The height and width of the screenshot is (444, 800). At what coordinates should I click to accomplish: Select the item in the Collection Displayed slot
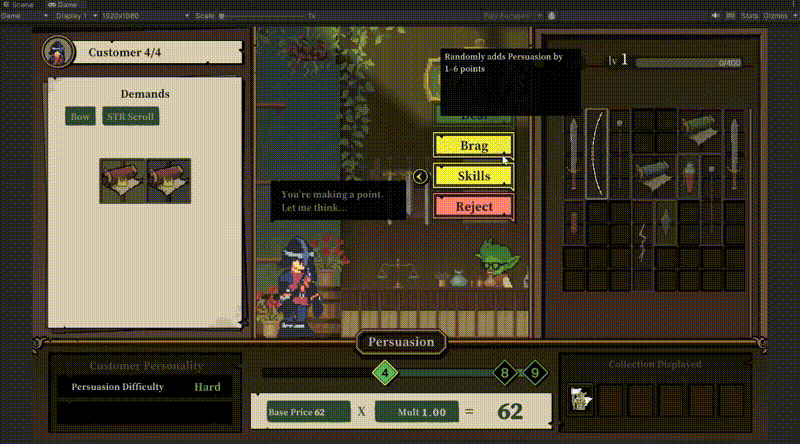580,399
